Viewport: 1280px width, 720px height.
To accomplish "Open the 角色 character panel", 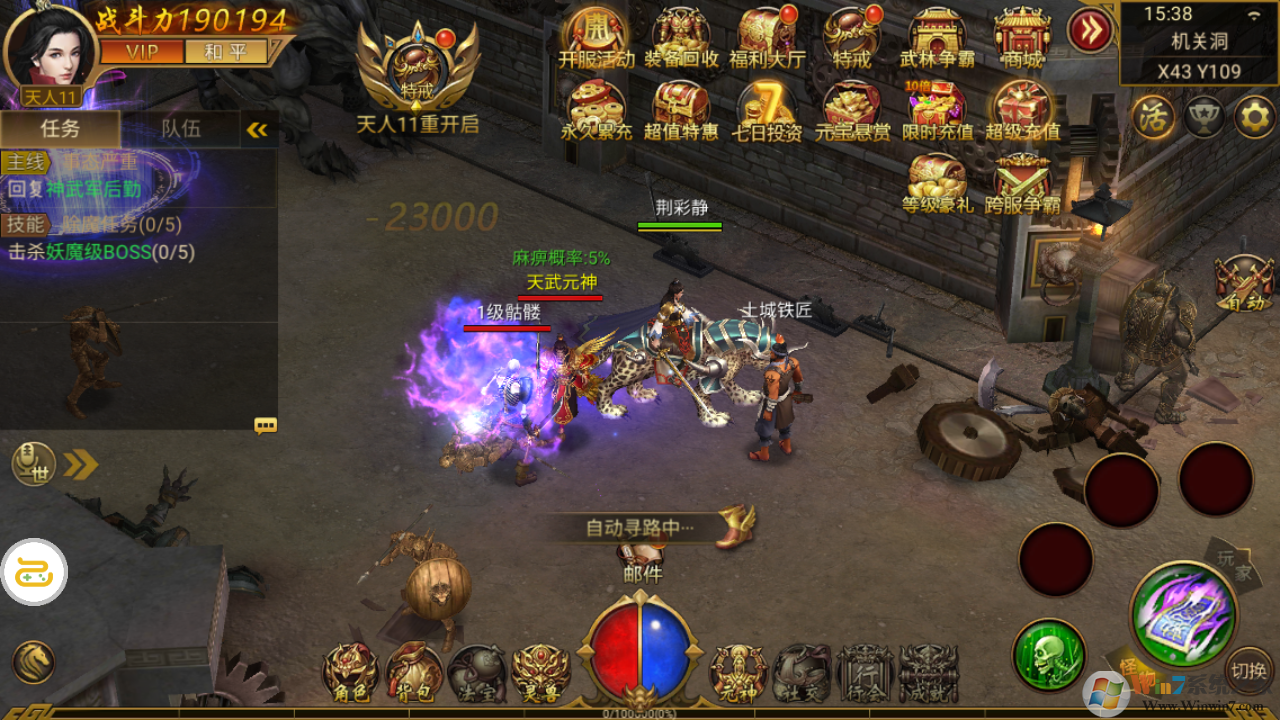I will click(x=350, y=673).
